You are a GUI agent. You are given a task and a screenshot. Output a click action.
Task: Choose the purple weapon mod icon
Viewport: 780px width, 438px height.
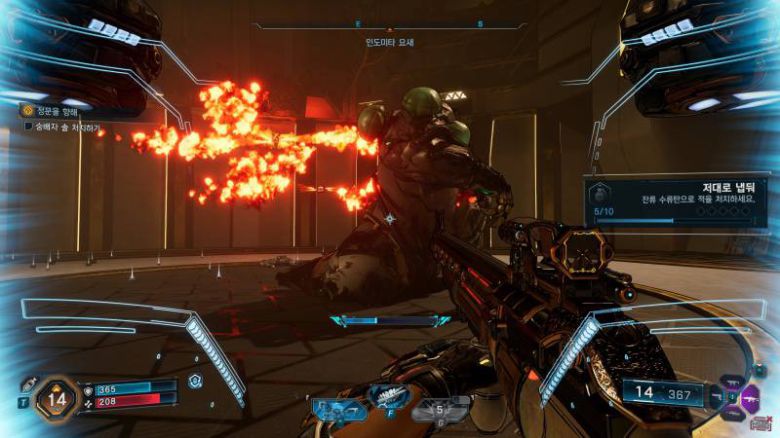pyautogui.click(x=748, y=397)
